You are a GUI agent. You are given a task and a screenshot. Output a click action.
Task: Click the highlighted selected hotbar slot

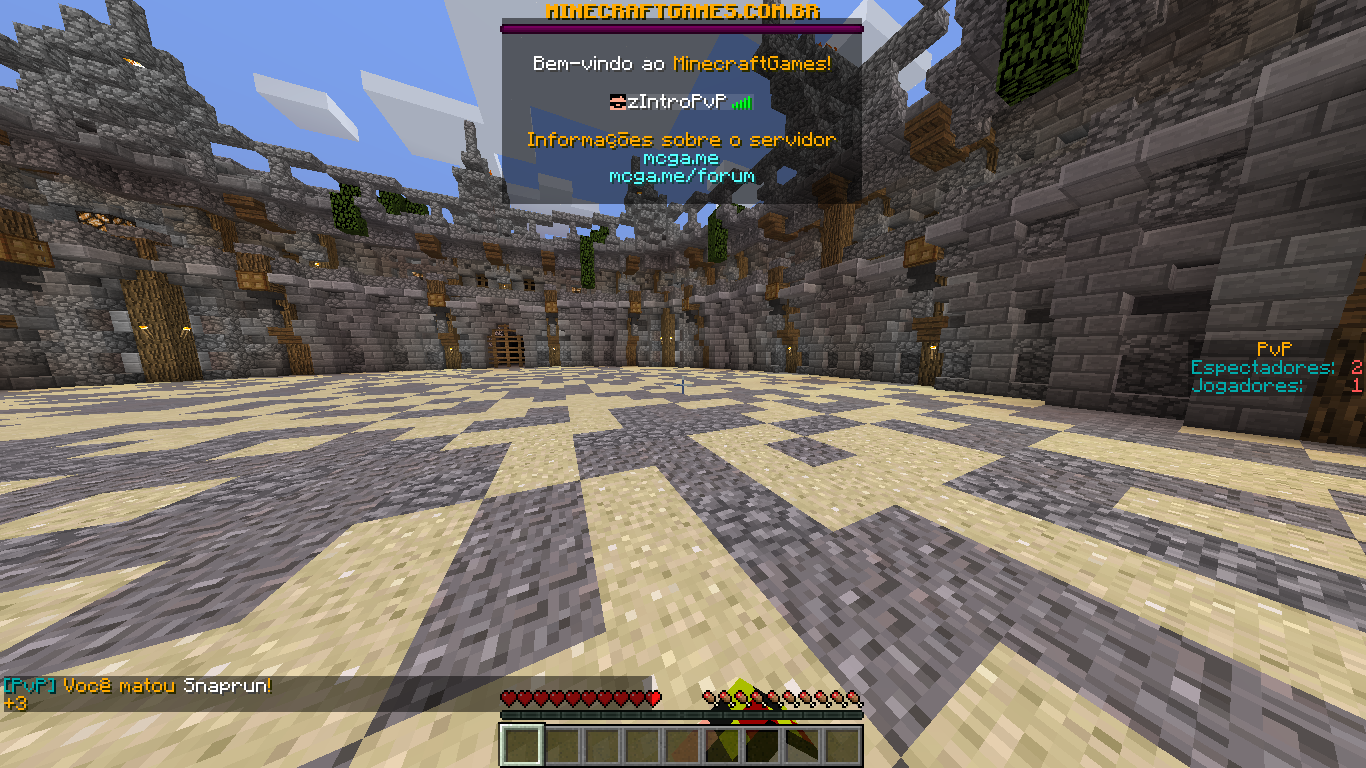click(x=522, y=745)
